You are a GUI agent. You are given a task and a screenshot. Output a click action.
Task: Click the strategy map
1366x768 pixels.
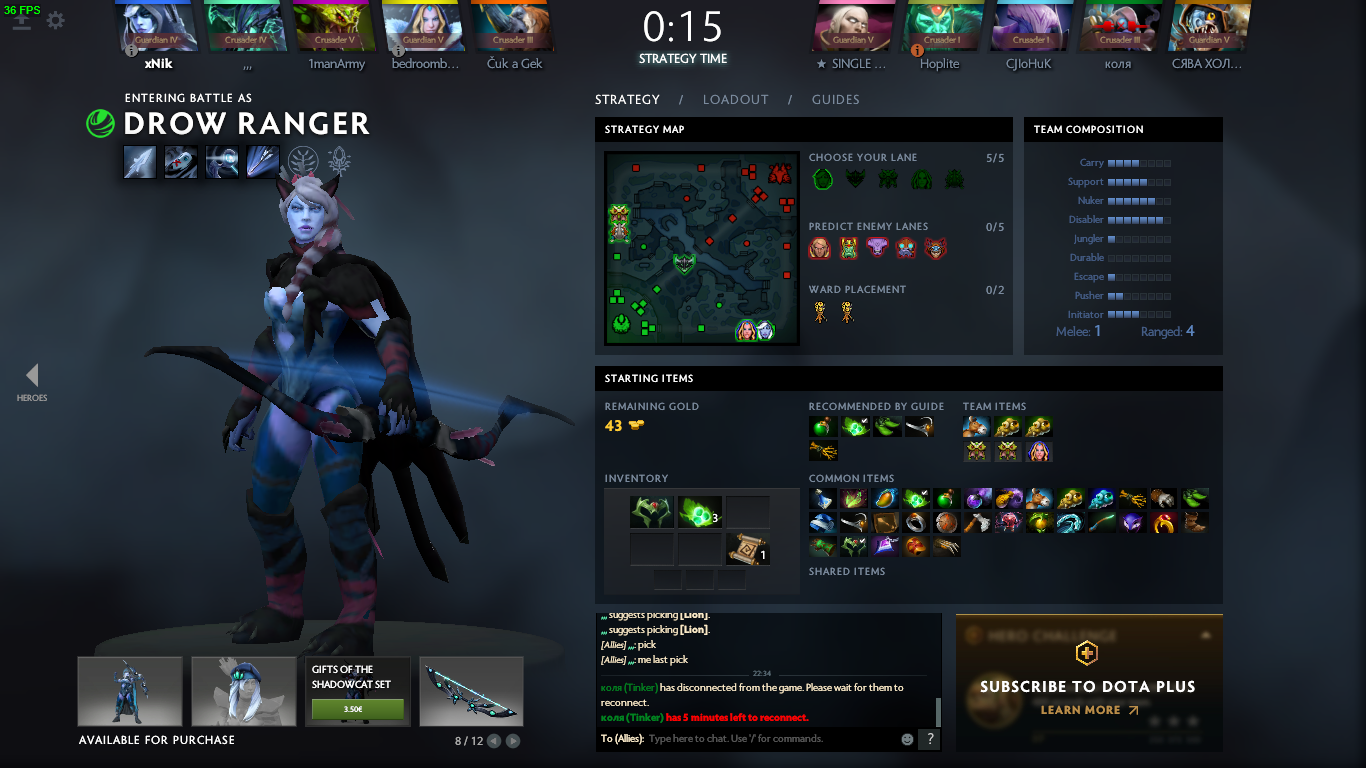701,247
